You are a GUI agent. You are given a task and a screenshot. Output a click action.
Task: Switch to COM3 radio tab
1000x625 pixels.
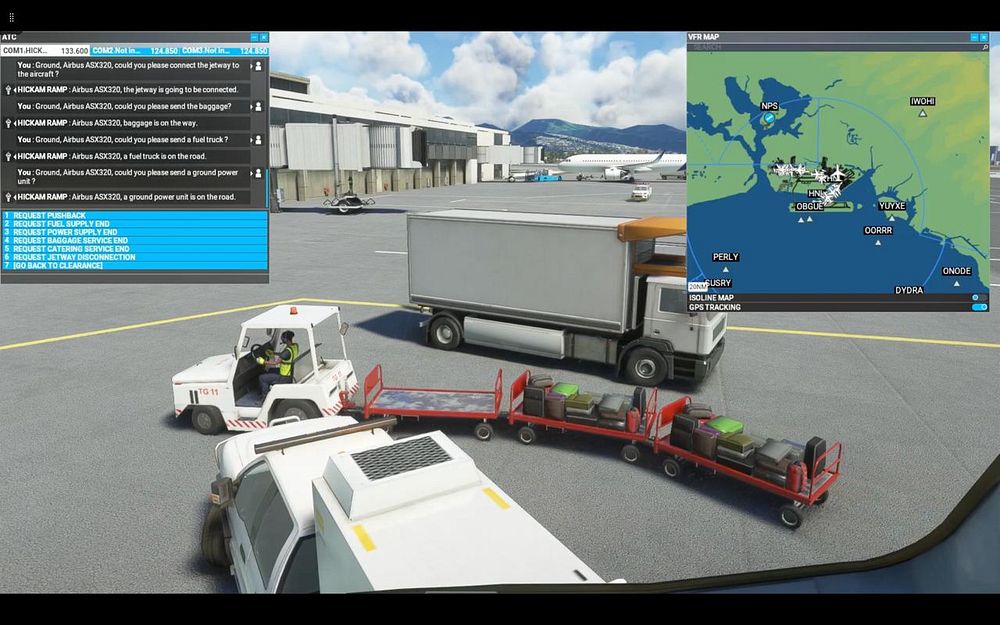coord(225,50)
